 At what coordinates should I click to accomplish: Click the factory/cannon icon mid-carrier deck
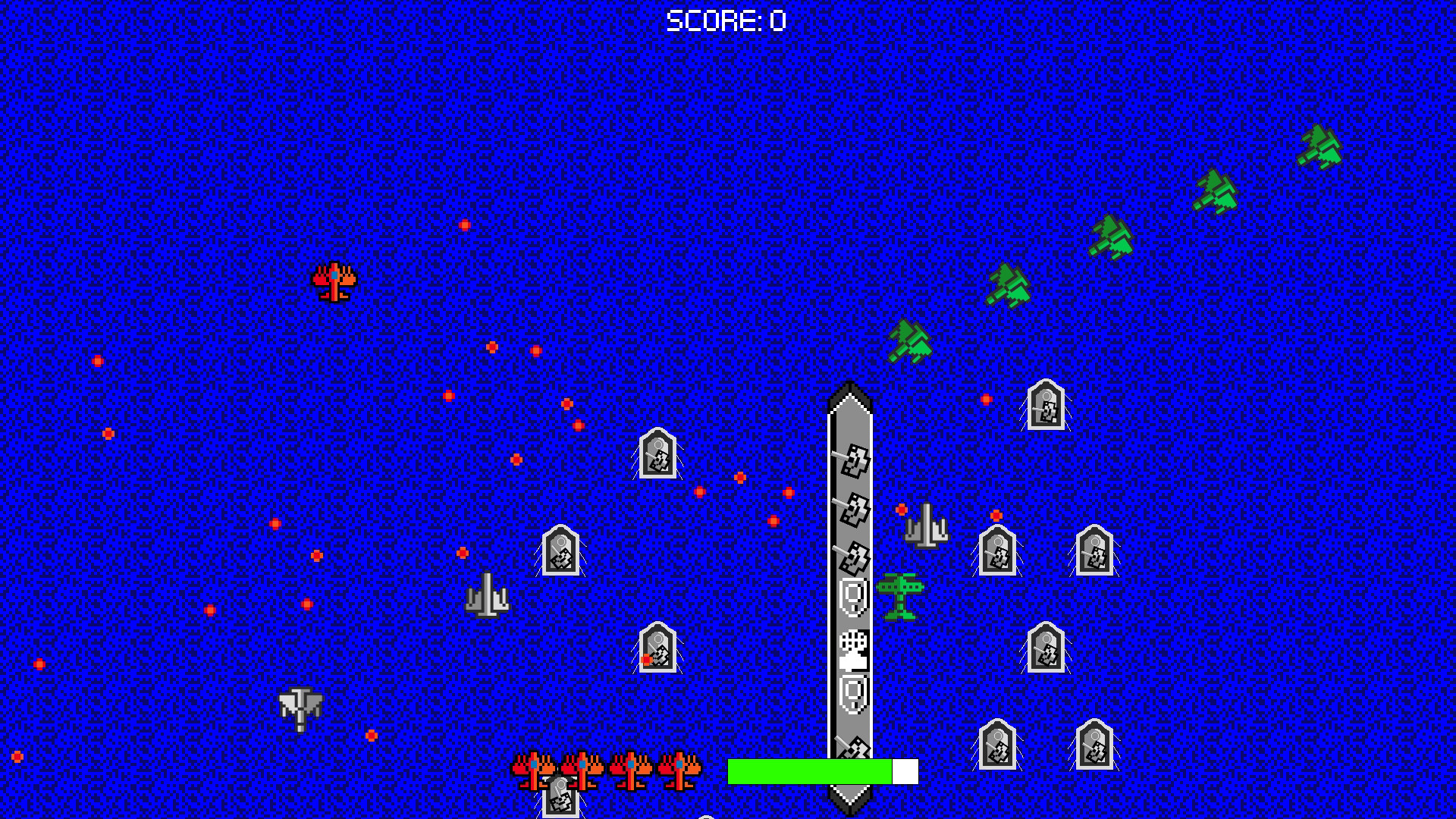click(852, 650)
